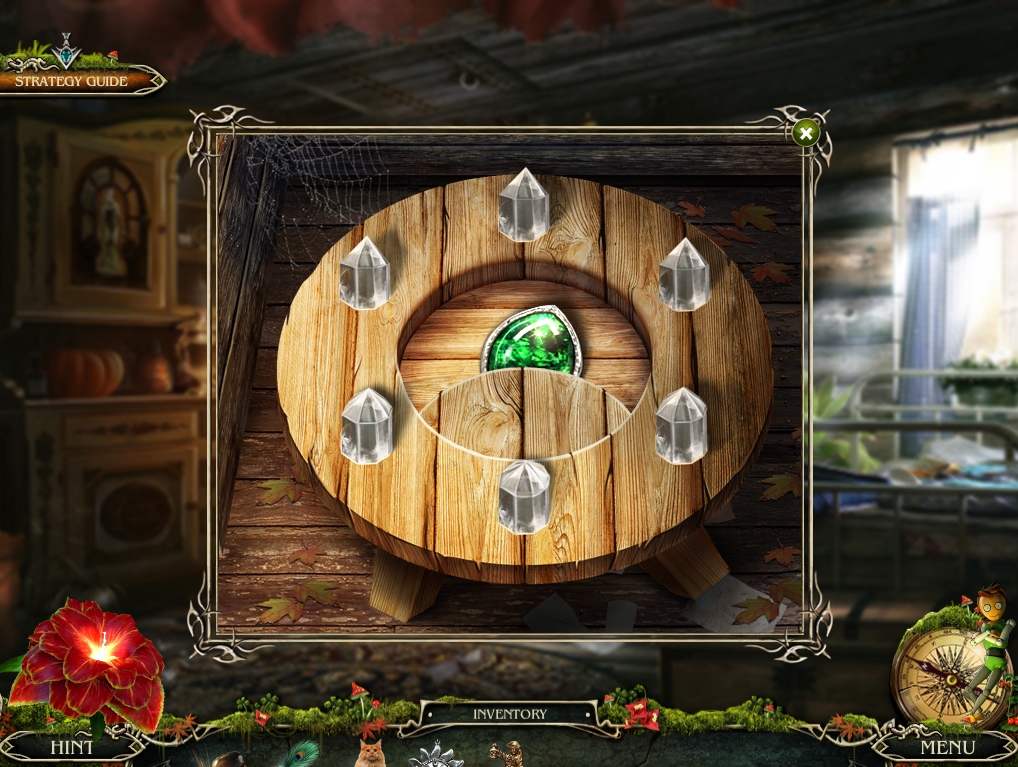
Task: Select the orange cat inventory item
Action: click(370, 753)
